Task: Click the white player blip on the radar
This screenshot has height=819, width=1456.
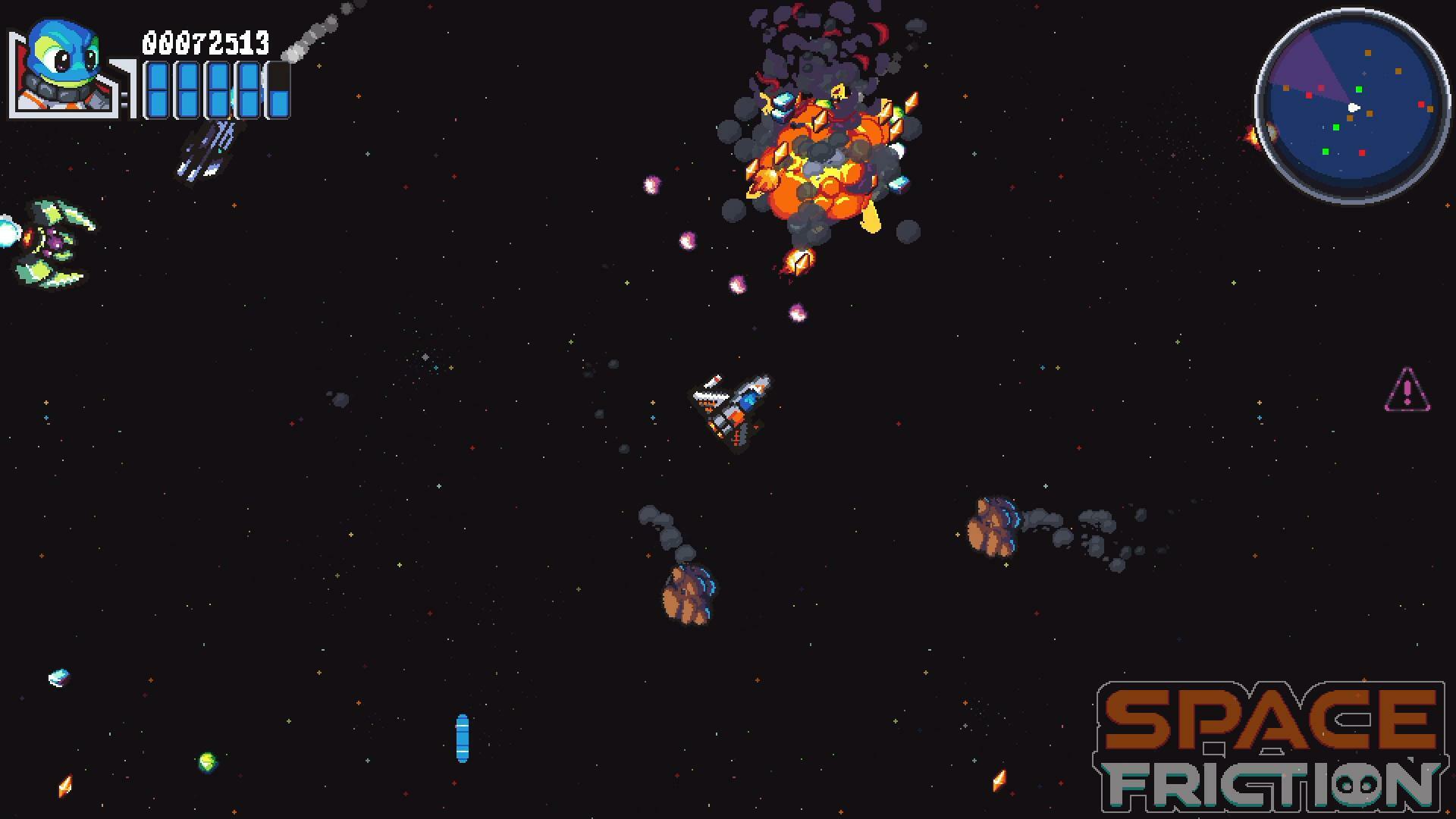Action: click(x=1353, y=106)
